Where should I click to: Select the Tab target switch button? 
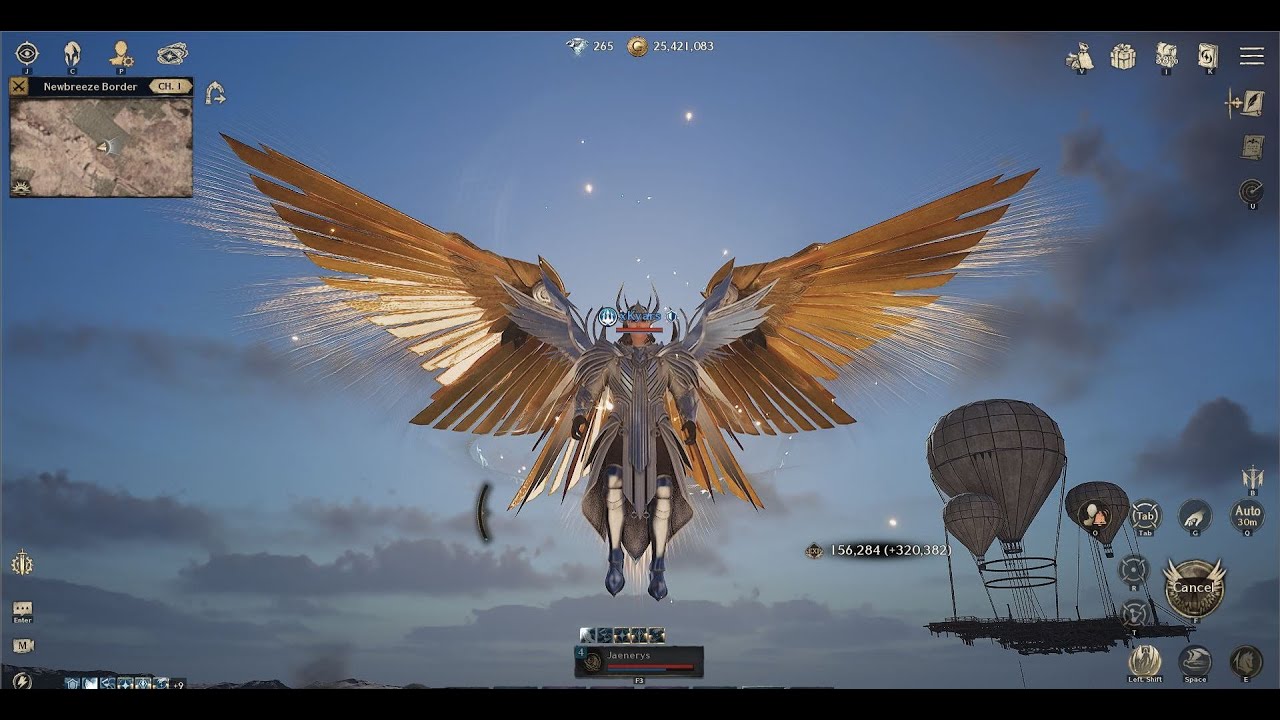[1145, 516]
